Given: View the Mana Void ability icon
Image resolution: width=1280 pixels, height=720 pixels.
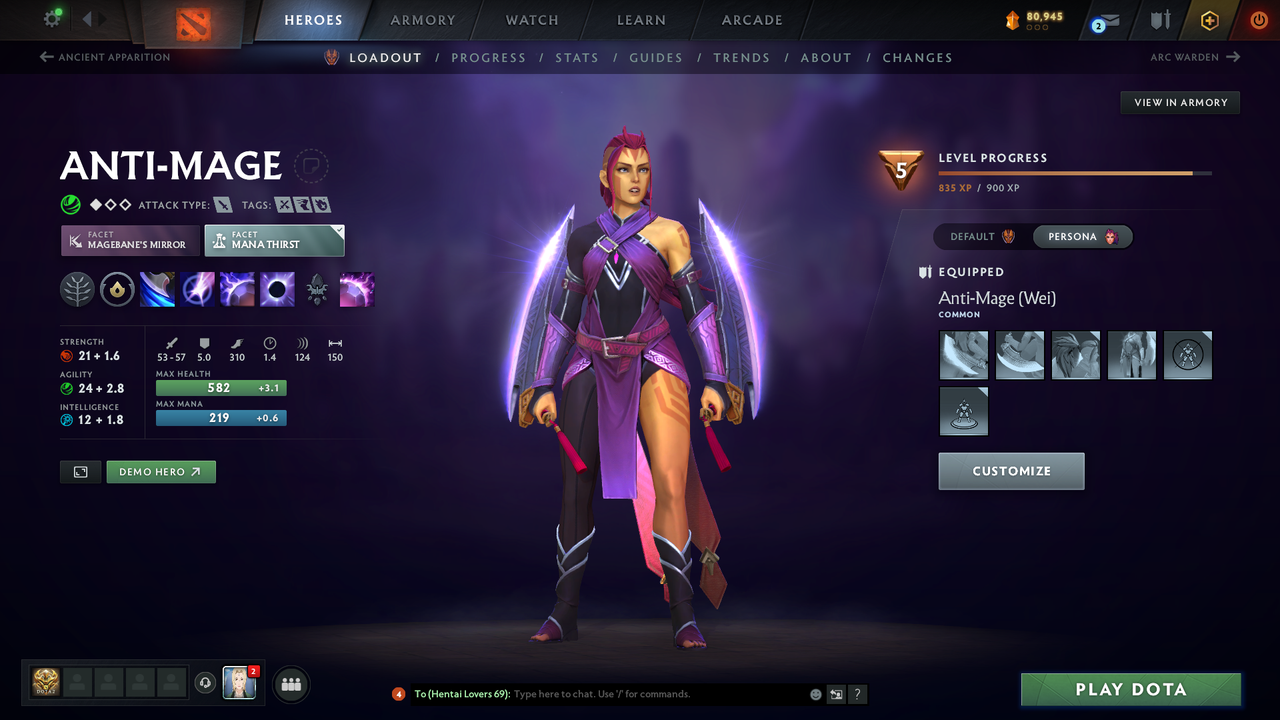Looking at the screenshot, I should [x=277, y=289].
